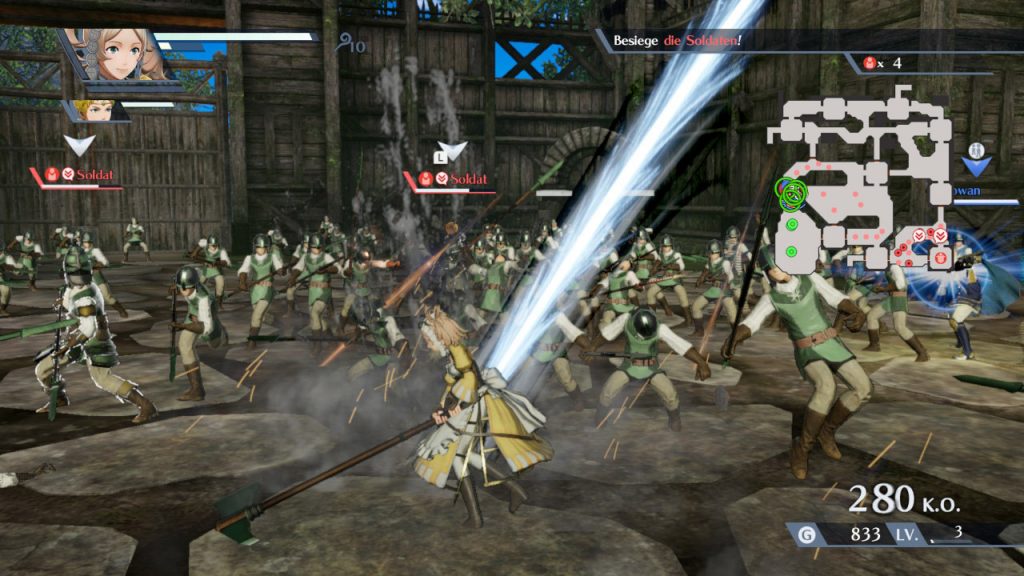The height and width of the screenshot is (576, 1024).
Task: Click the gold 'G' currency icon
Action: click(807, 535)
